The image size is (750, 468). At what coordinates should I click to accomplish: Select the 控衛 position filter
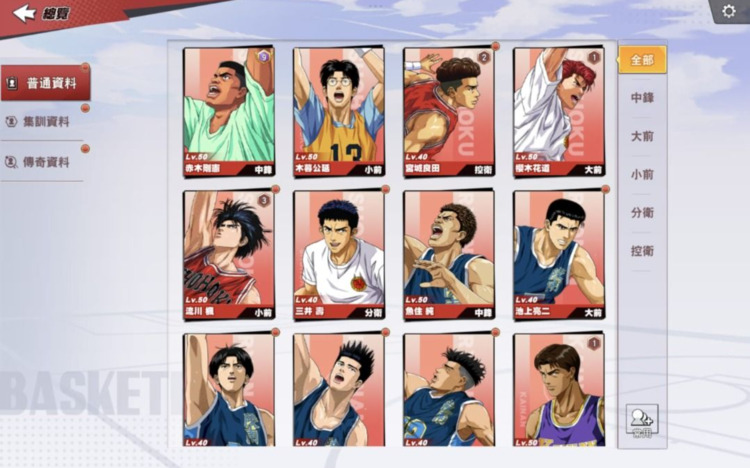[642, 252]
